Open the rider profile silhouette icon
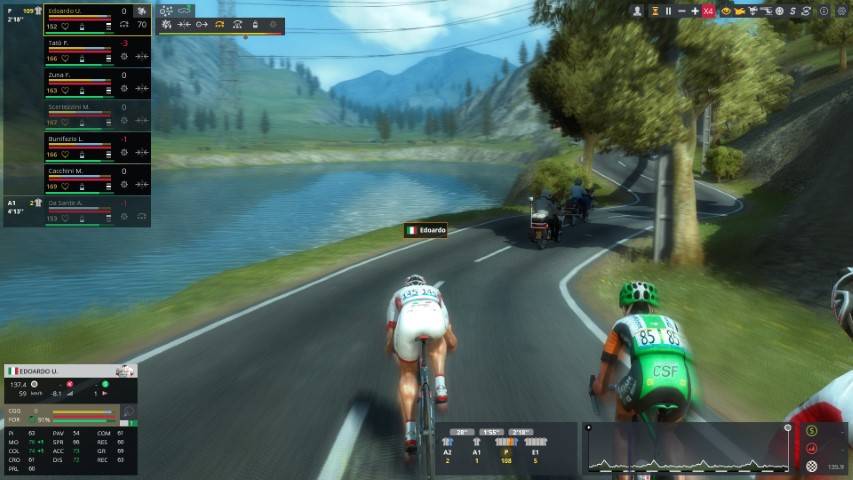The width and height of the screenshot is (853, 480). click(x=637, y=11)
